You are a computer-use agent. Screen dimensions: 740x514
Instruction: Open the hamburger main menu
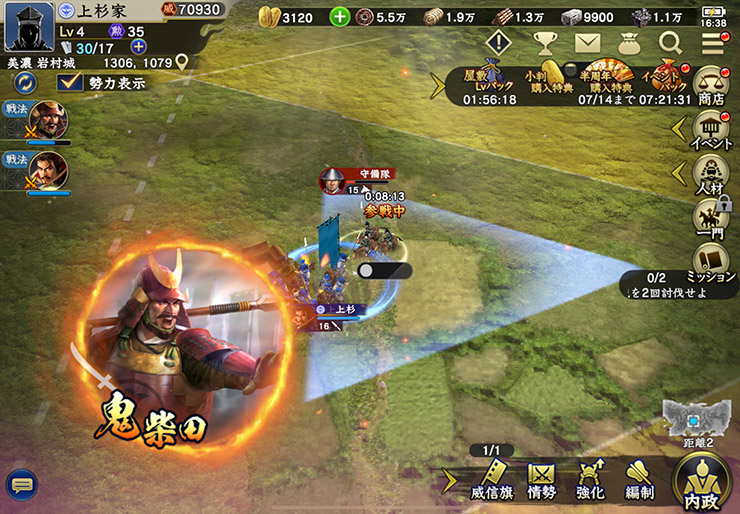tap(712, 43)
